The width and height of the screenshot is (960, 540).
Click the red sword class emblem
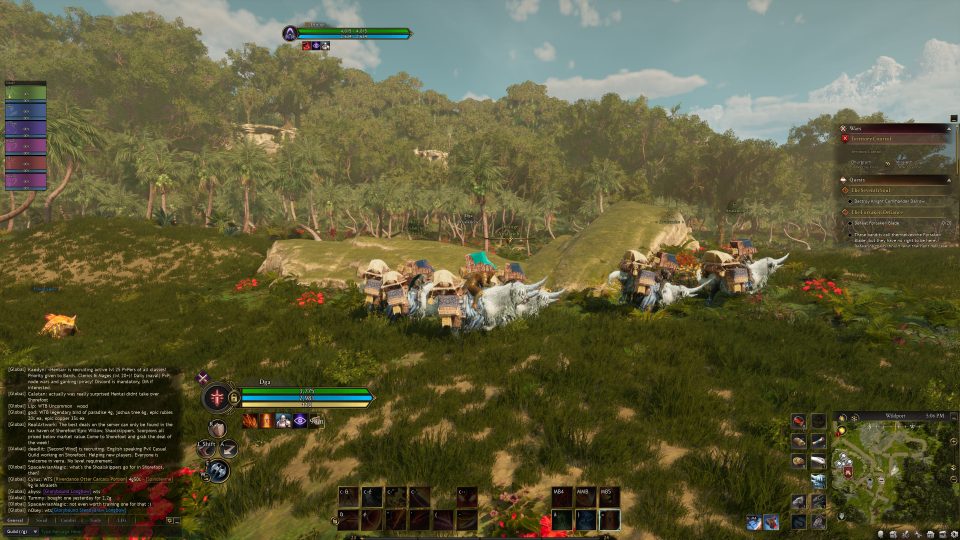click(x=216, y=397)
